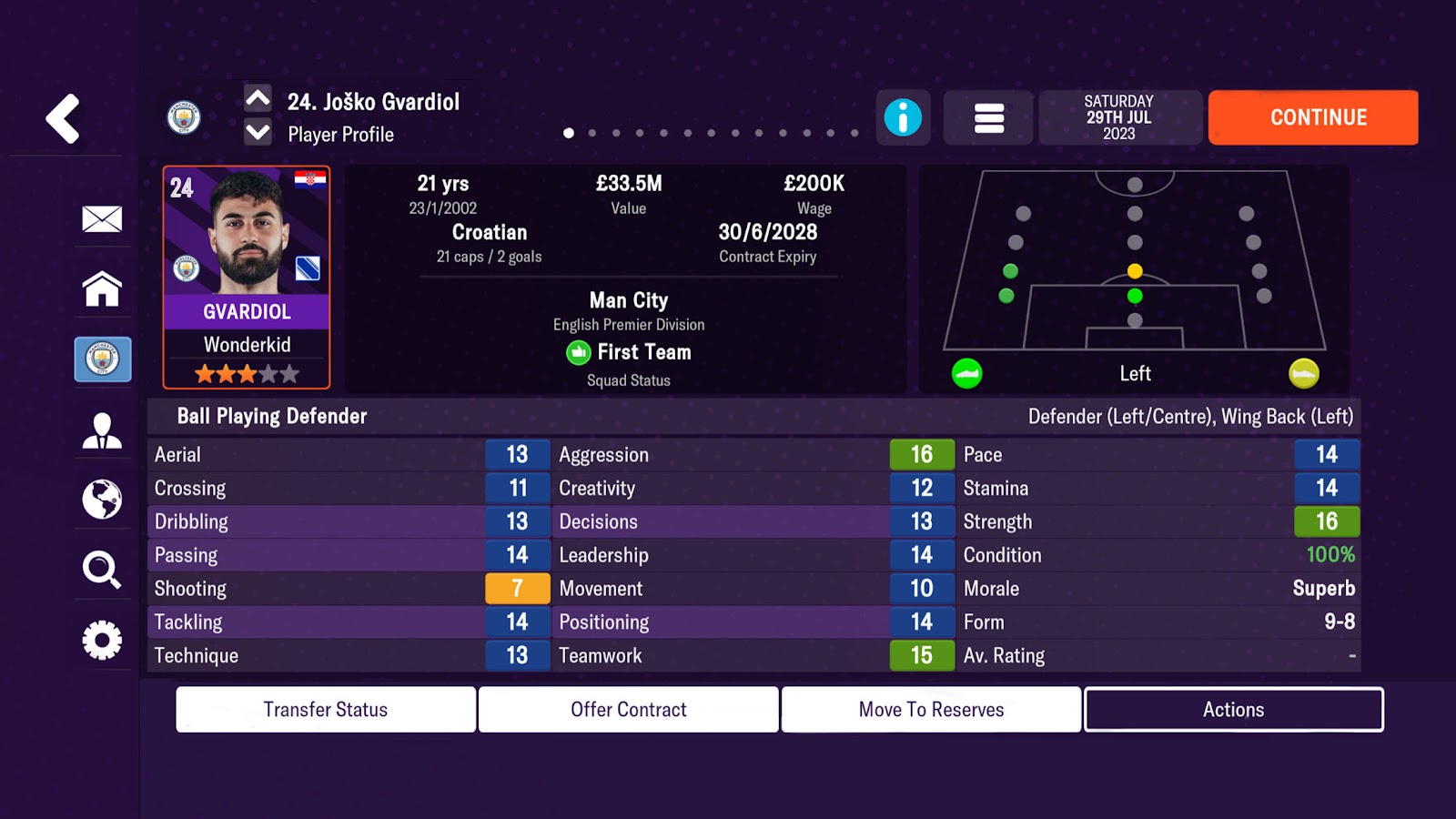
Task: Open the hamburger menu button
Action: click(988, 117)
